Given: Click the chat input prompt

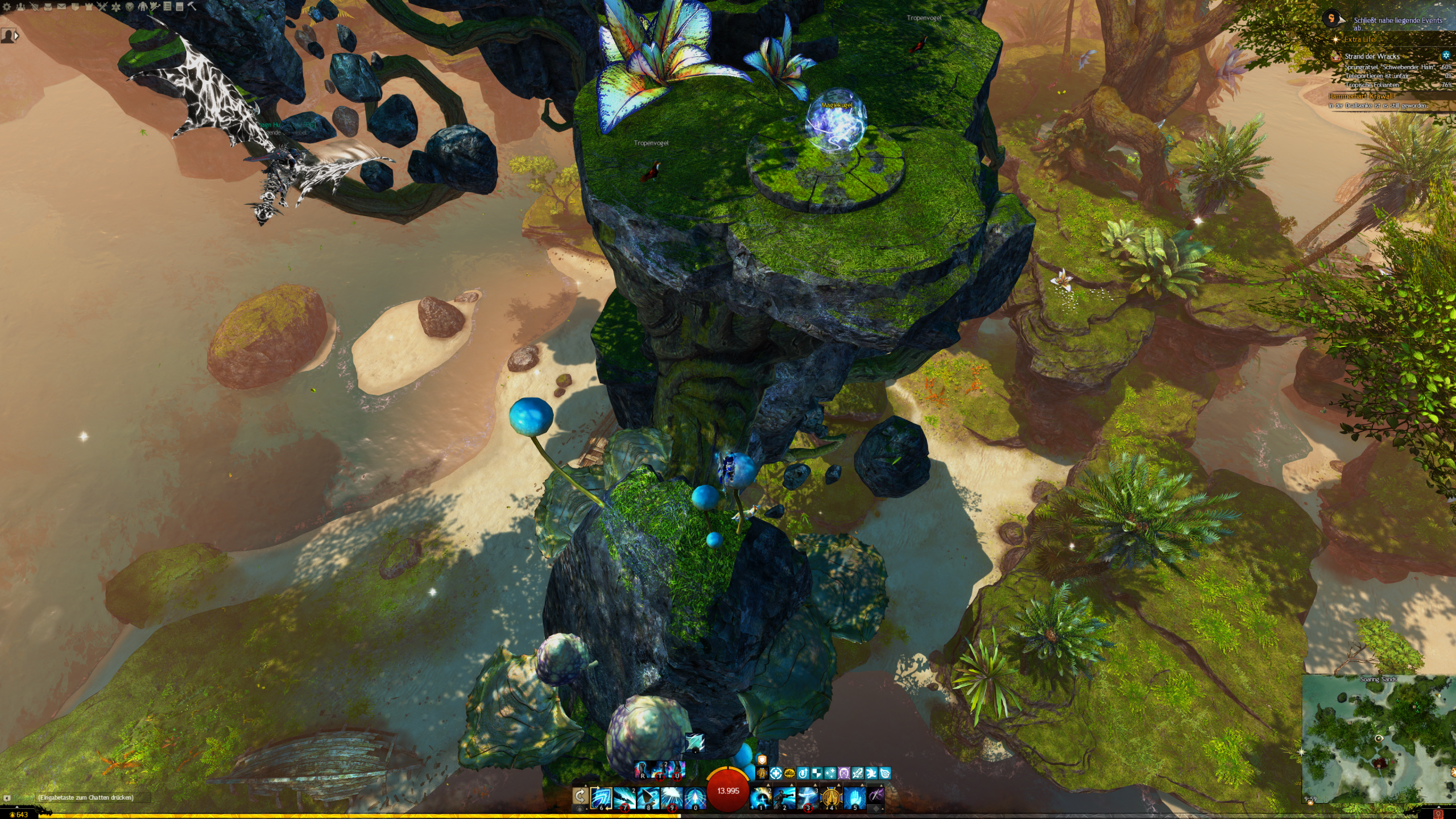Looking at the screenshot, I should (85, 797).
